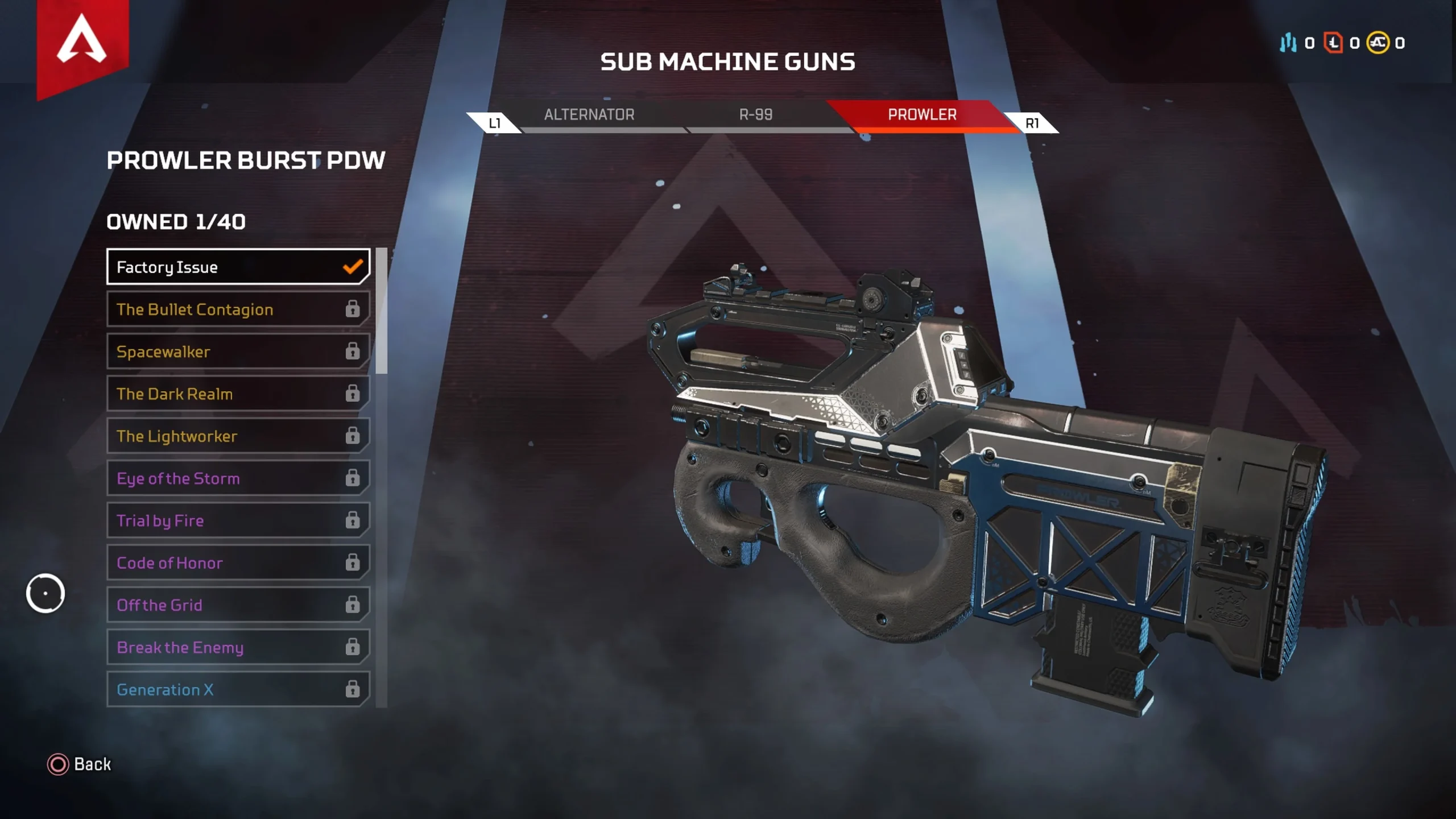Preview The Lightworker skin

[x=238, y=436]
